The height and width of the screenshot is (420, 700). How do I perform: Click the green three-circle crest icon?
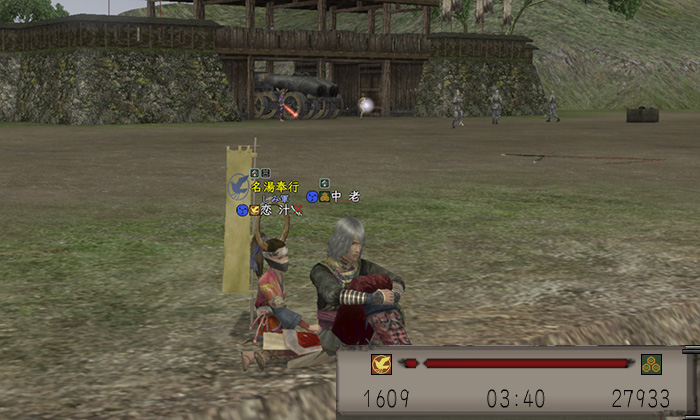point(651,363)
